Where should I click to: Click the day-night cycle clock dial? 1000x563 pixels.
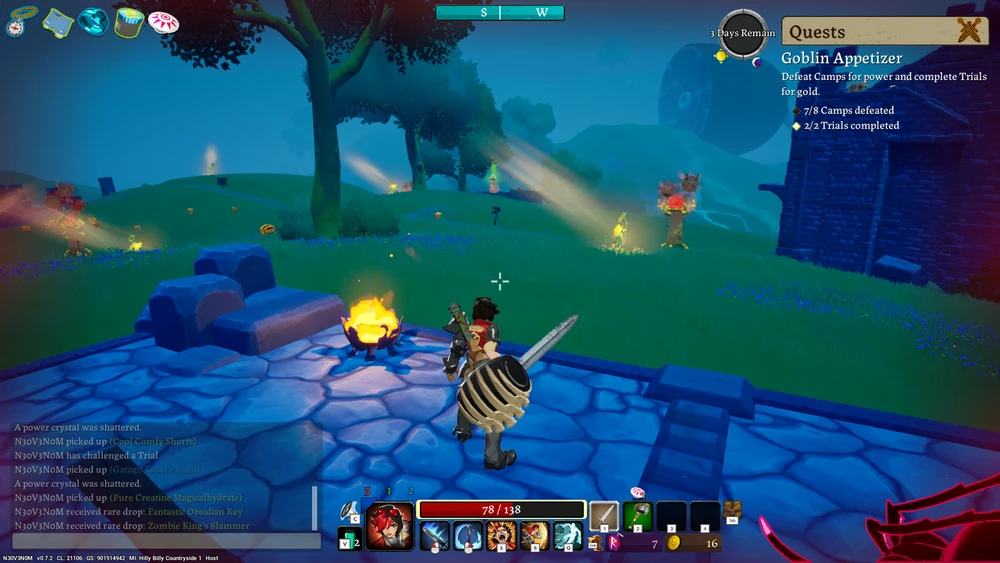click(x=743, y=35)
